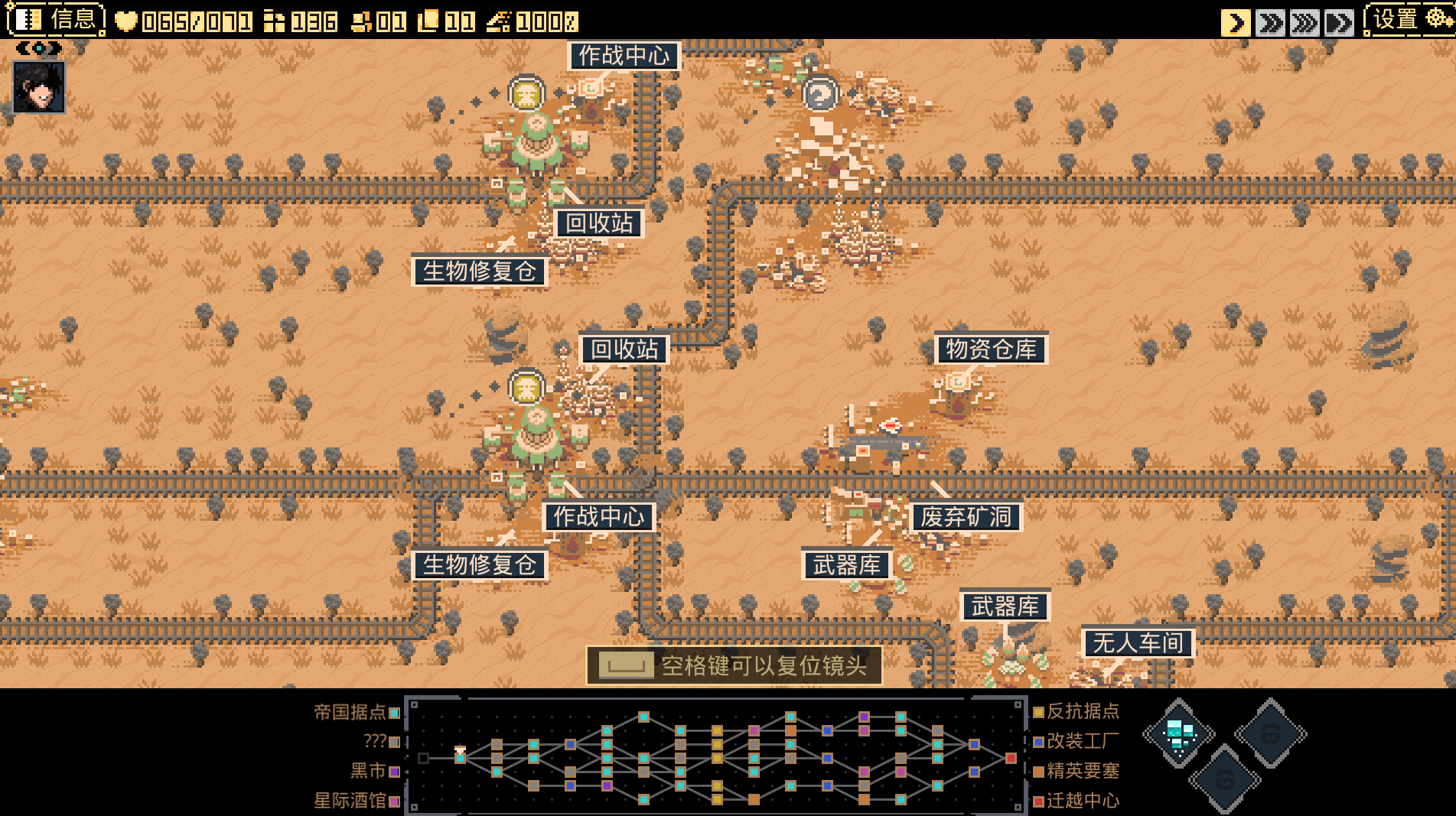Click the 黑市 legend entry

click(375, 771)
